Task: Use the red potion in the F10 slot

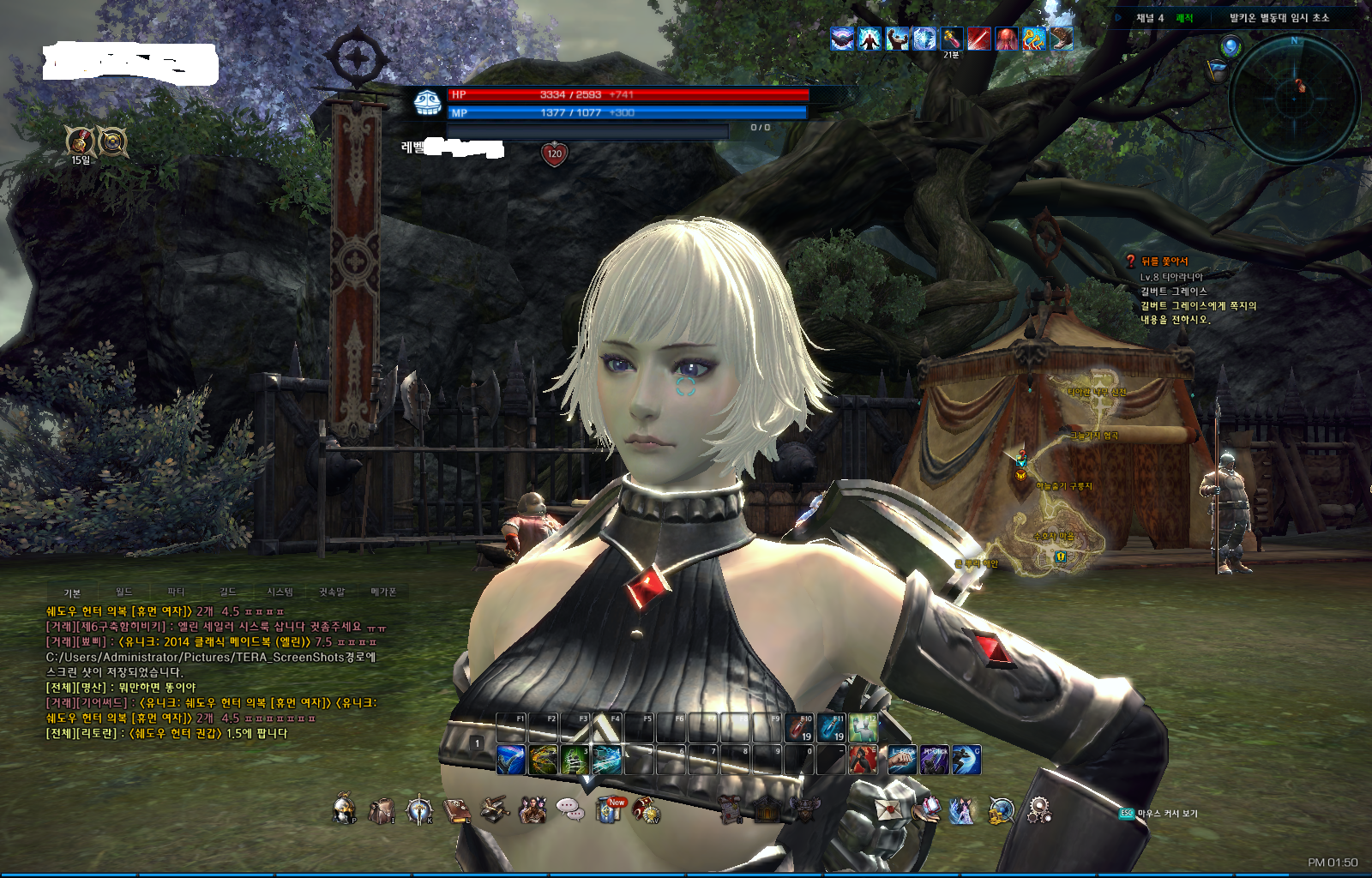Action: pos(799,728)
